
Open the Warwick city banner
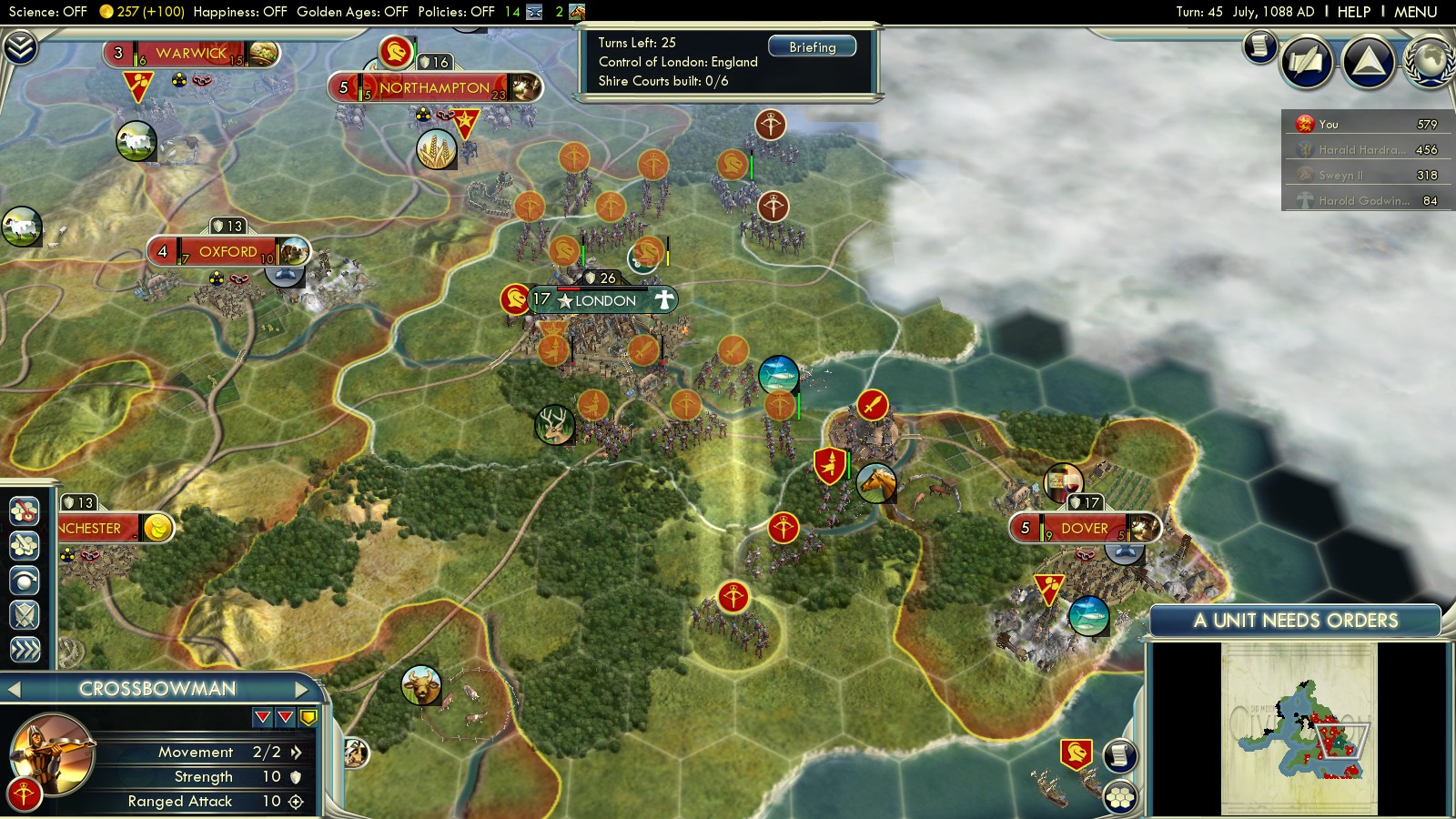(x=190, y=54)
